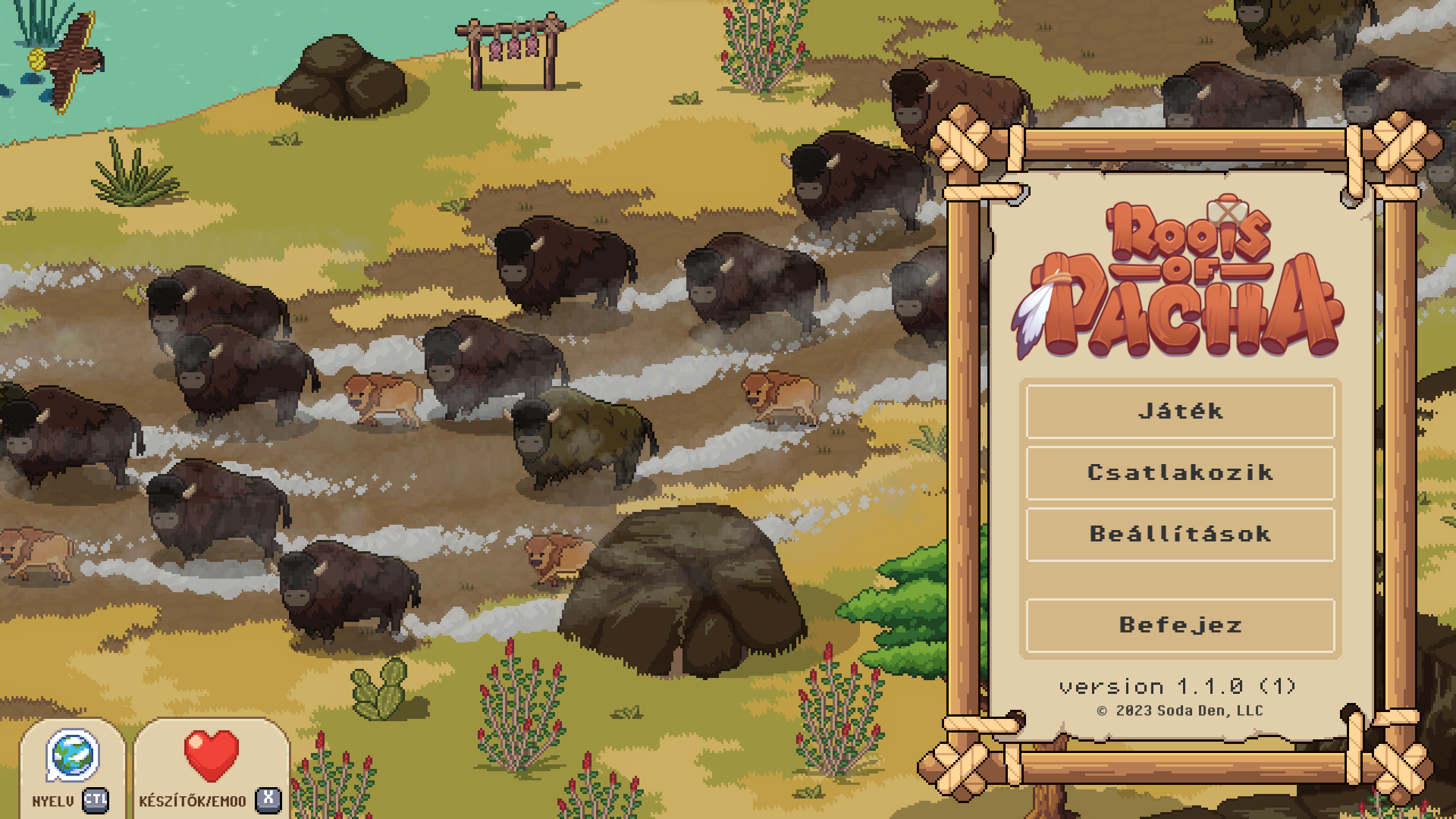
Task: Quit the game with Befejez
Action: coord(1180,626)
